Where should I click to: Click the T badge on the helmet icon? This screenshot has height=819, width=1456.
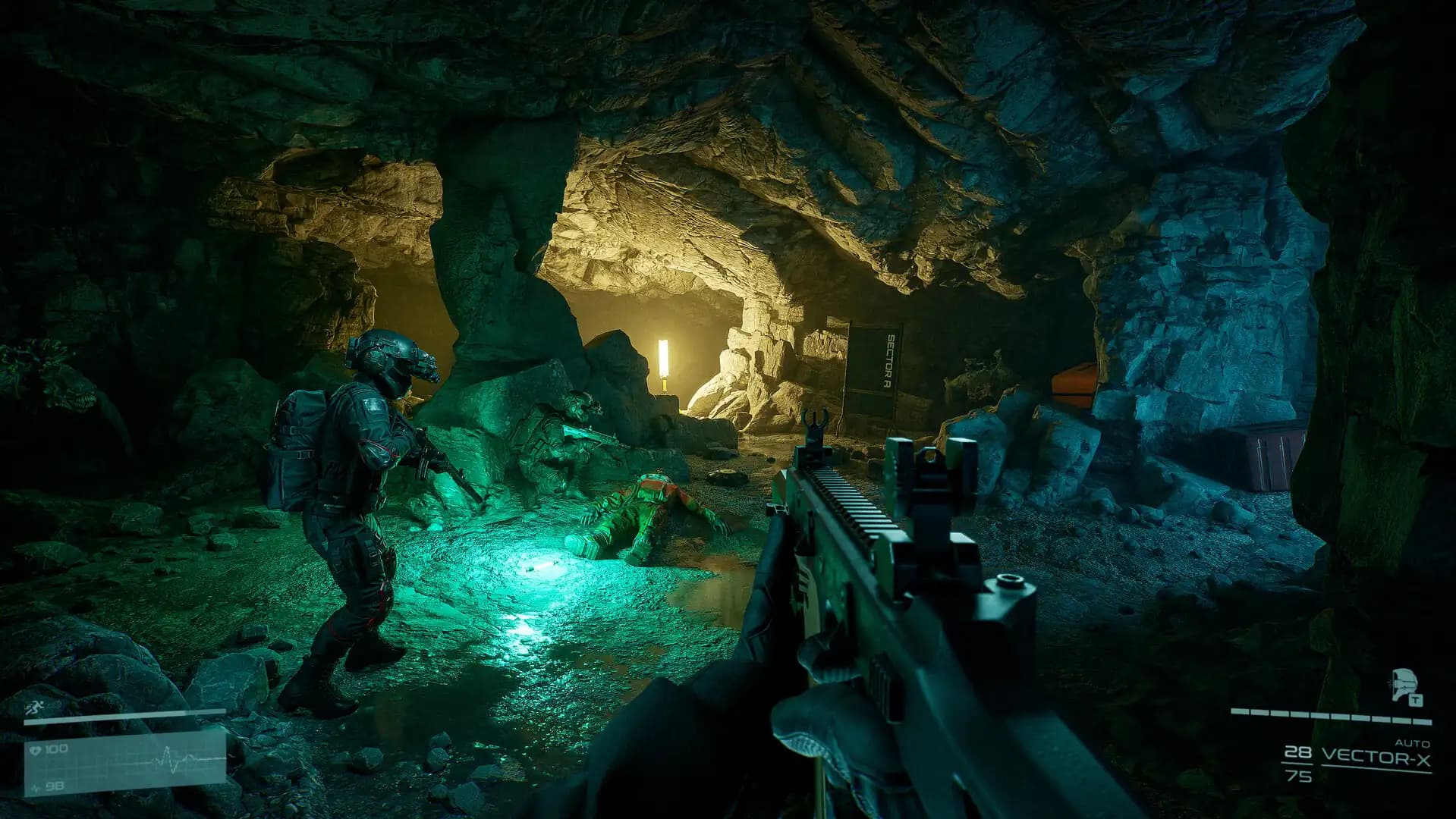point(1416,701)
